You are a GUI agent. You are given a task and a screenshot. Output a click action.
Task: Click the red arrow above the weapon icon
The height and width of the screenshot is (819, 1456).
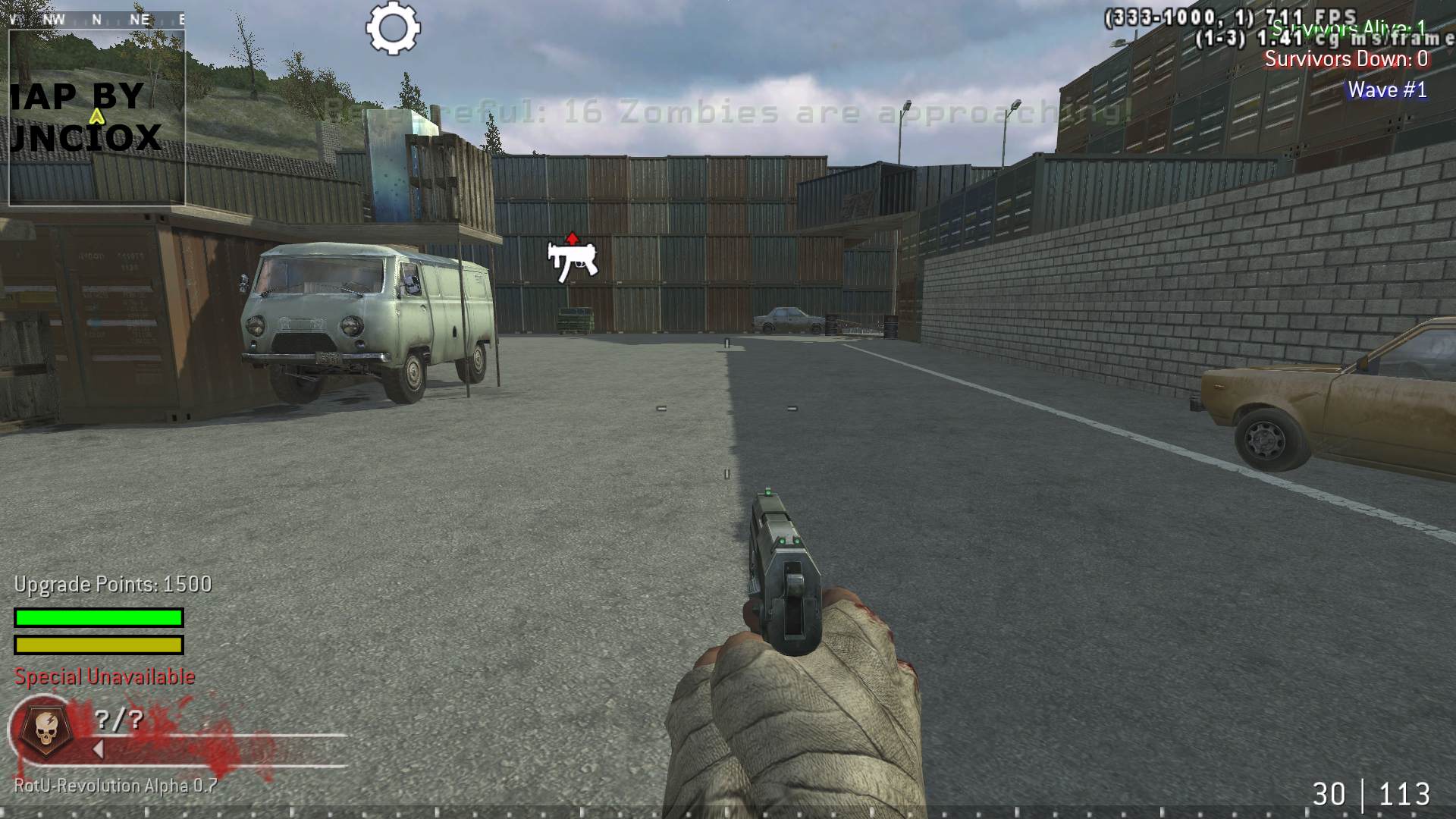(x=571, y=237)
